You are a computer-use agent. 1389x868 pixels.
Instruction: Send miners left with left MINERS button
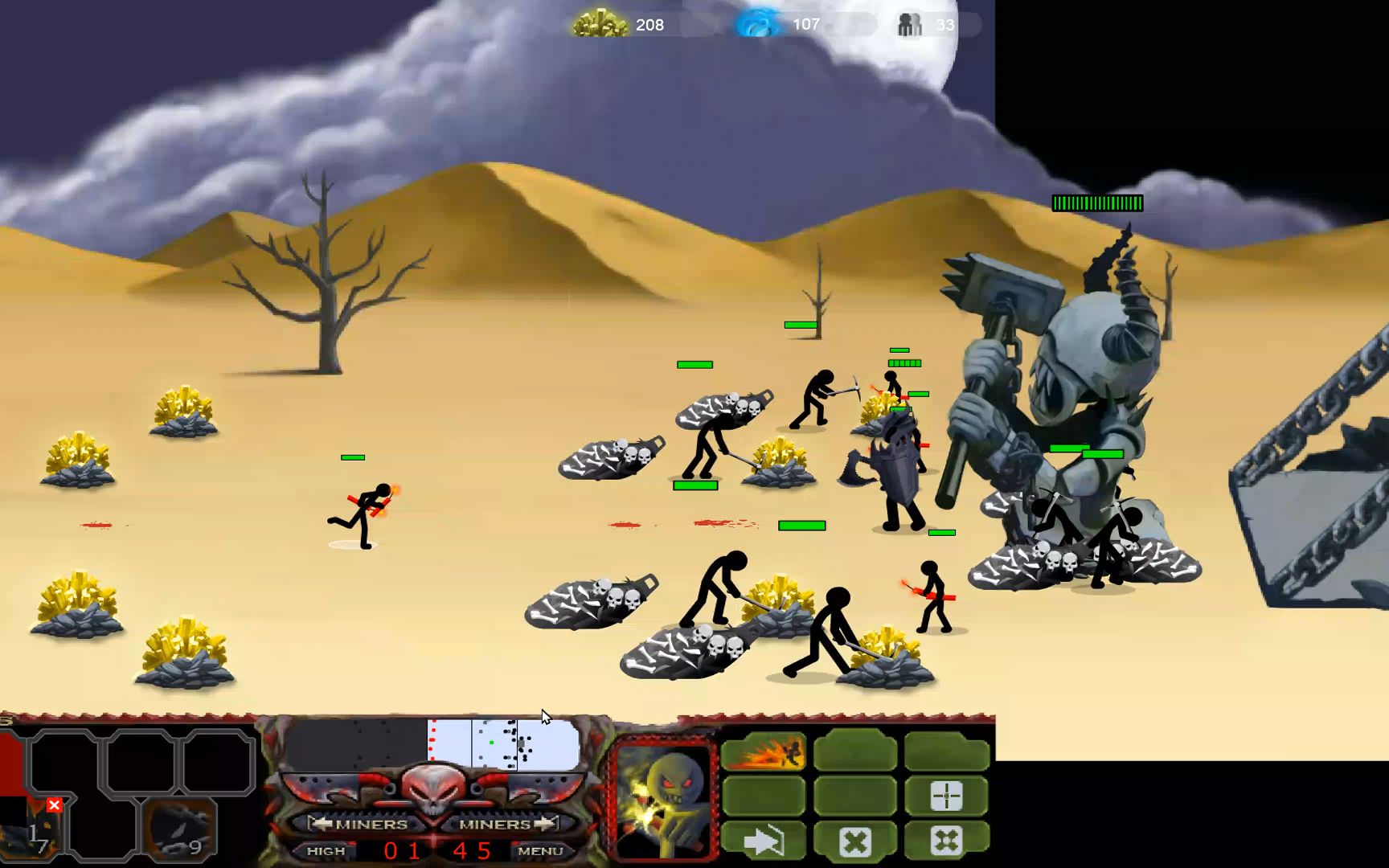coord(361,824)
